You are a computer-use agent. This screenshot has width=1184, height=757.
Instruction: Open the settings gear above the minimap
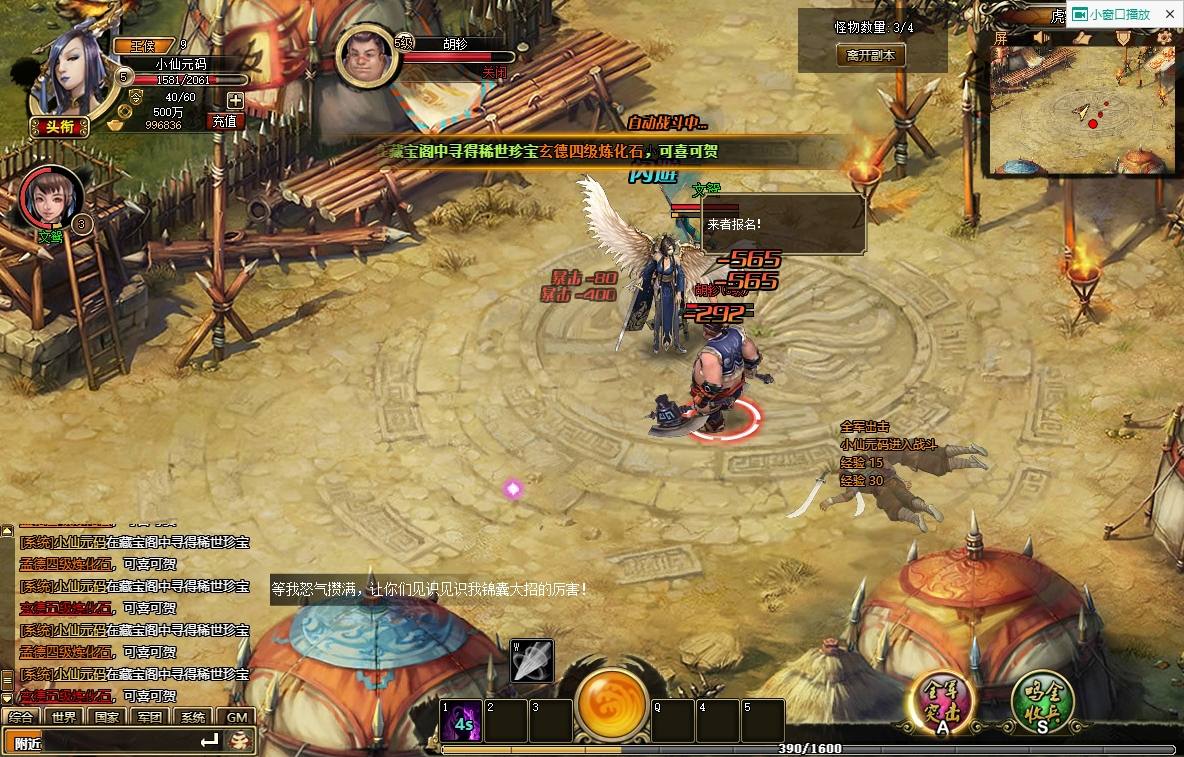(1165, 38)
